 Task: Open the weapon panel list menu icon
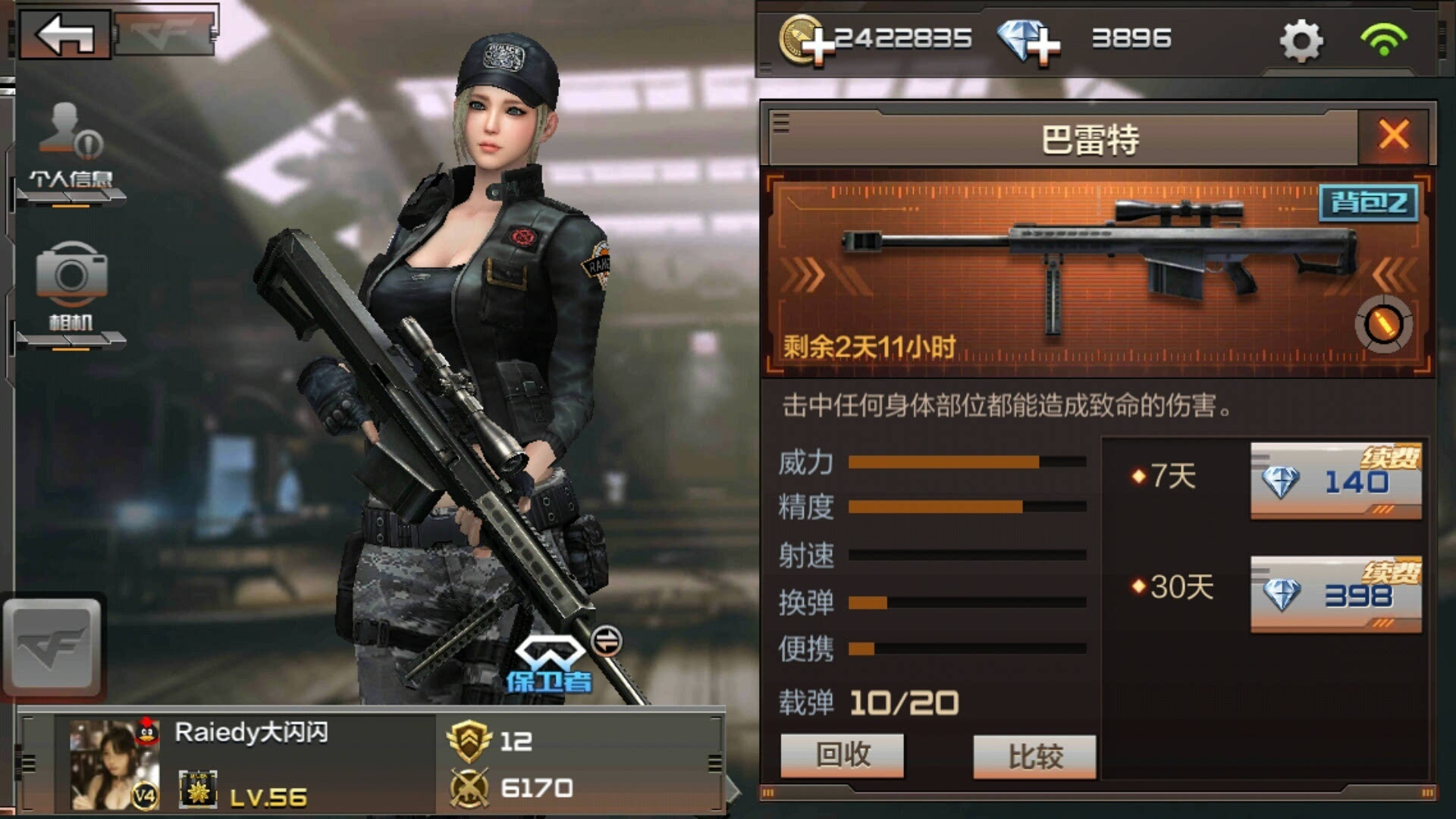(x=781, y=123)
